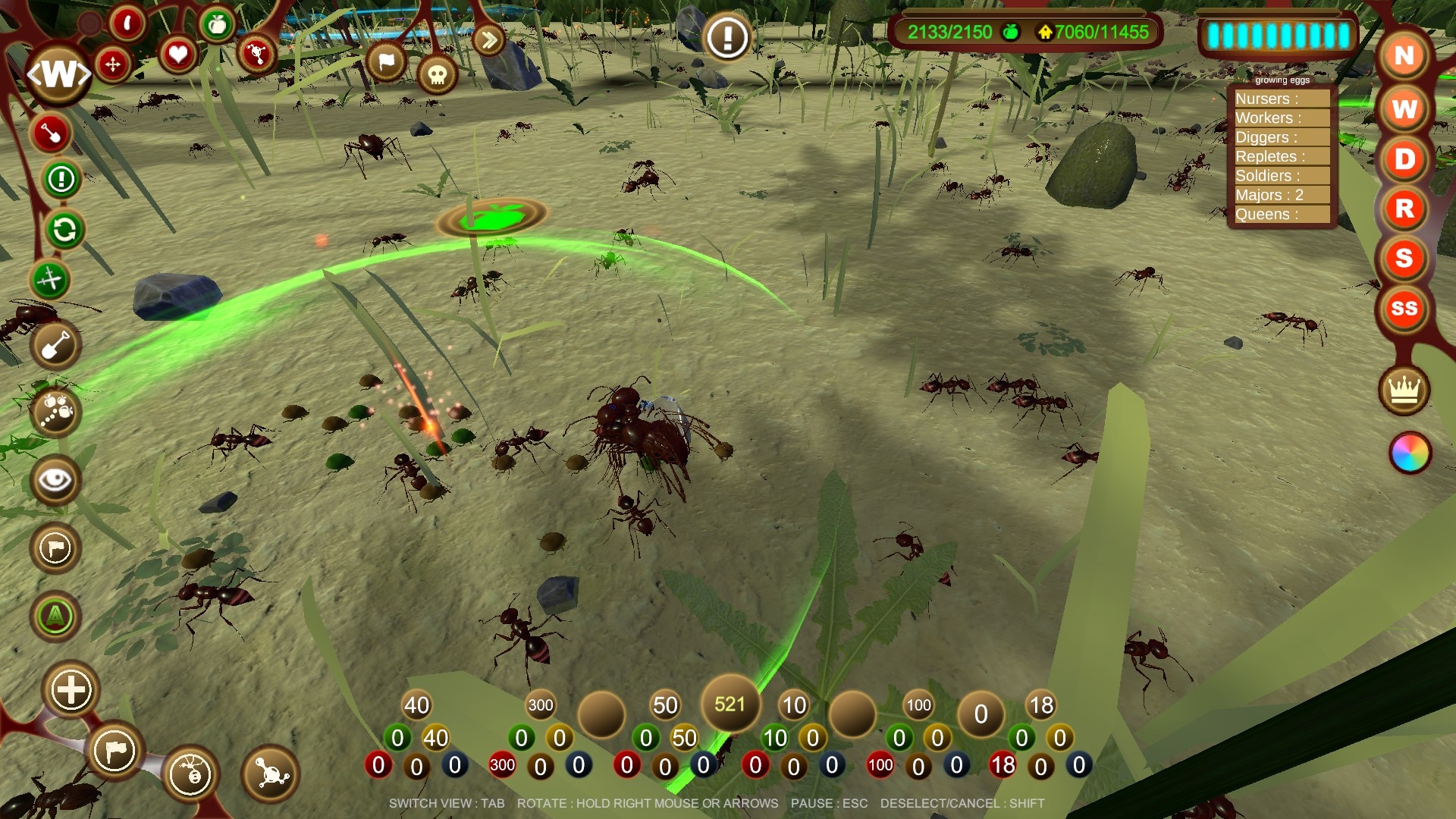Choose the N nursers caste button
1456x819 pixels.
[x=1404, y=55]
